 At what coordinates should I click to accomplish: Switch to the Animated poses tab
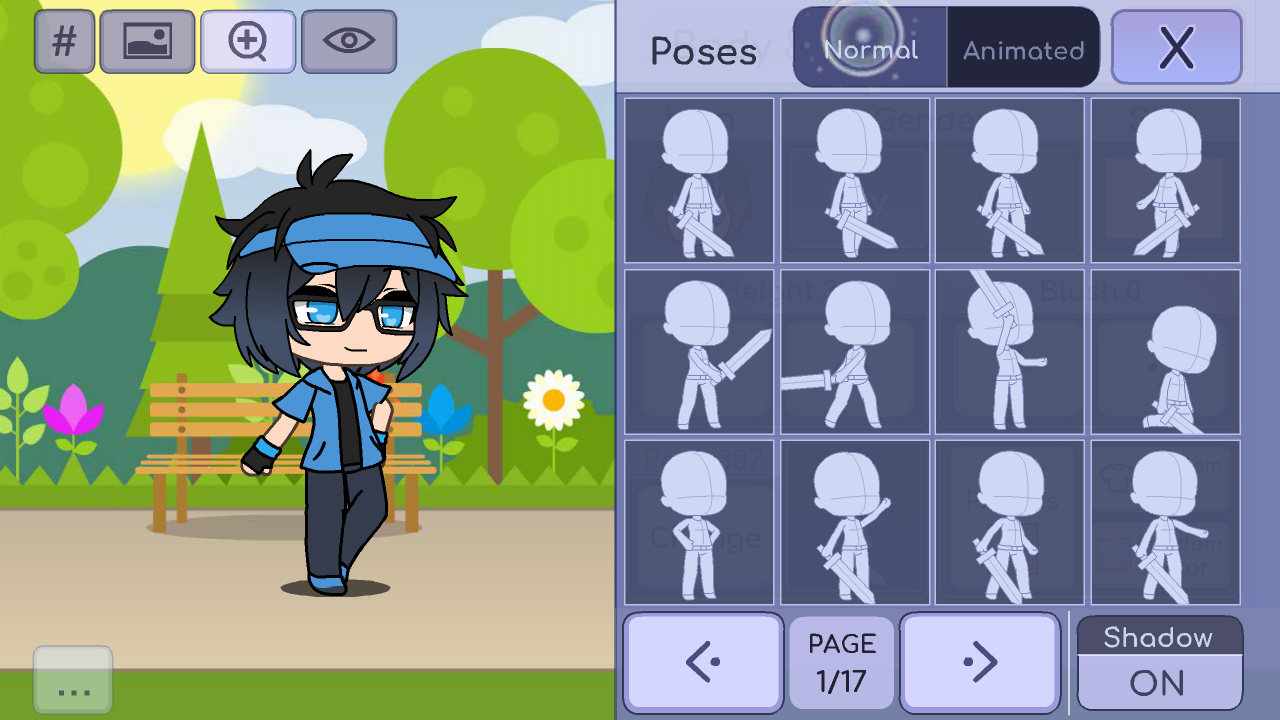point(1022,46)
